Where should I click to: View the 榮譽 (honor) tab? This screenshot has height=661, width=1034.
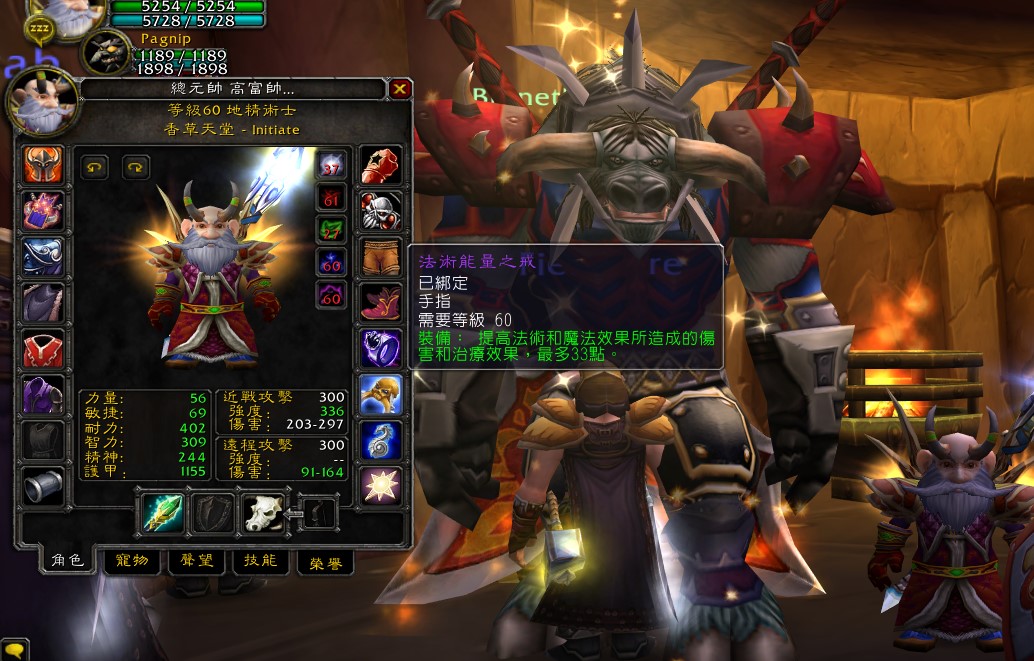pos(325,563)
